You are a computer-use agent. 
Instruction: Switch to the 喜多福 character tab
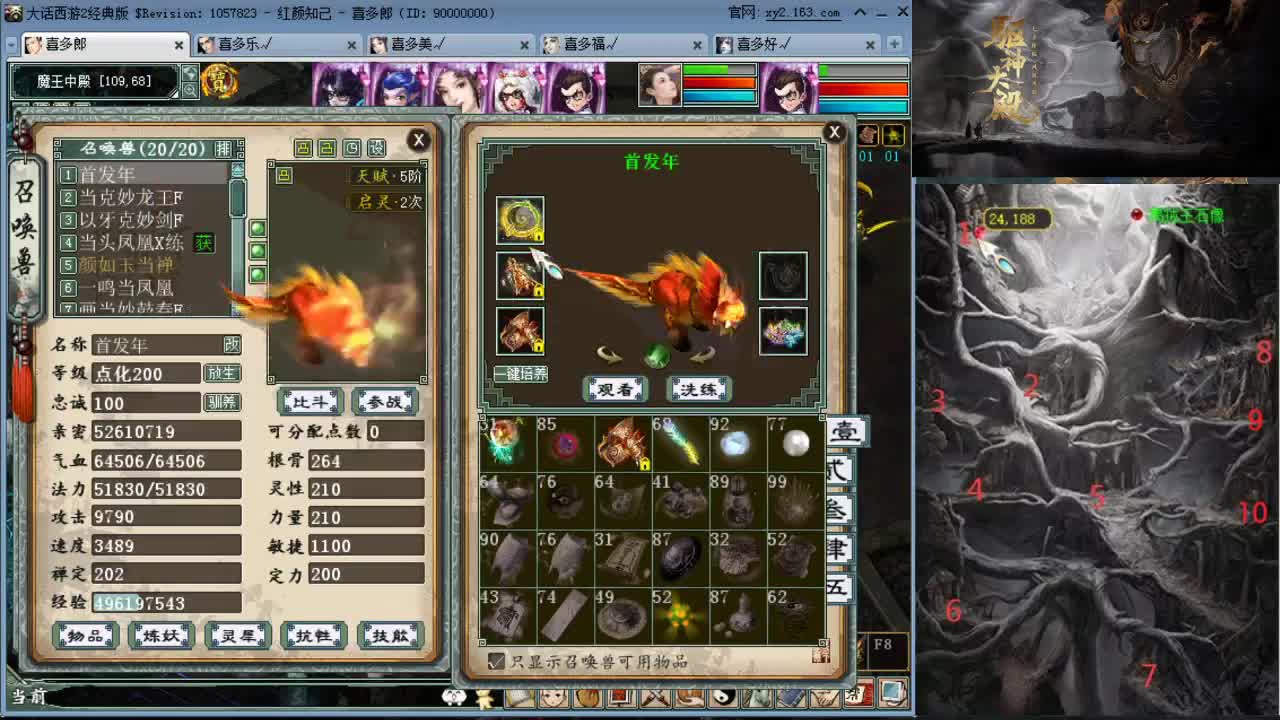590,45
